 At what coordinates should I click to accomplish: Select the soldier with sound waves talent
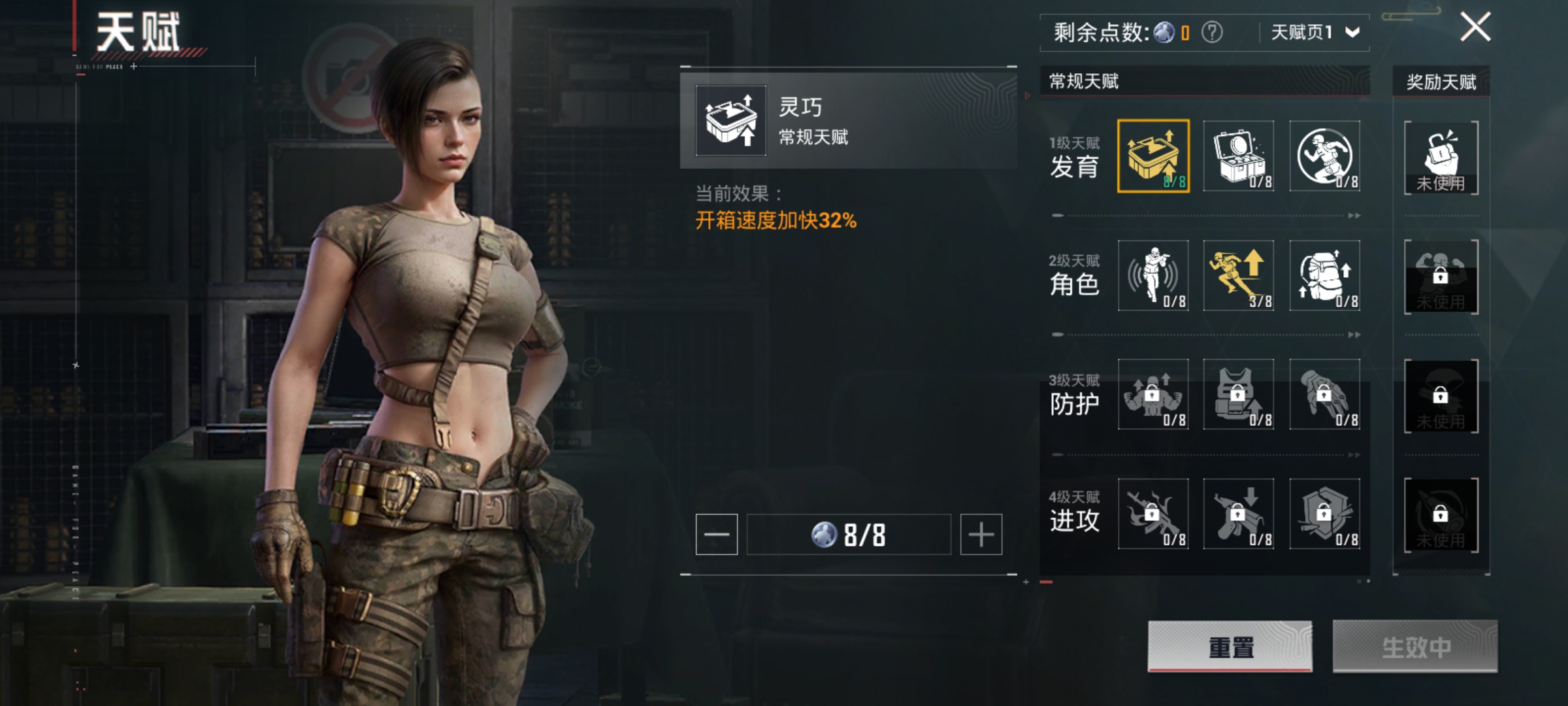(1153, 275)
